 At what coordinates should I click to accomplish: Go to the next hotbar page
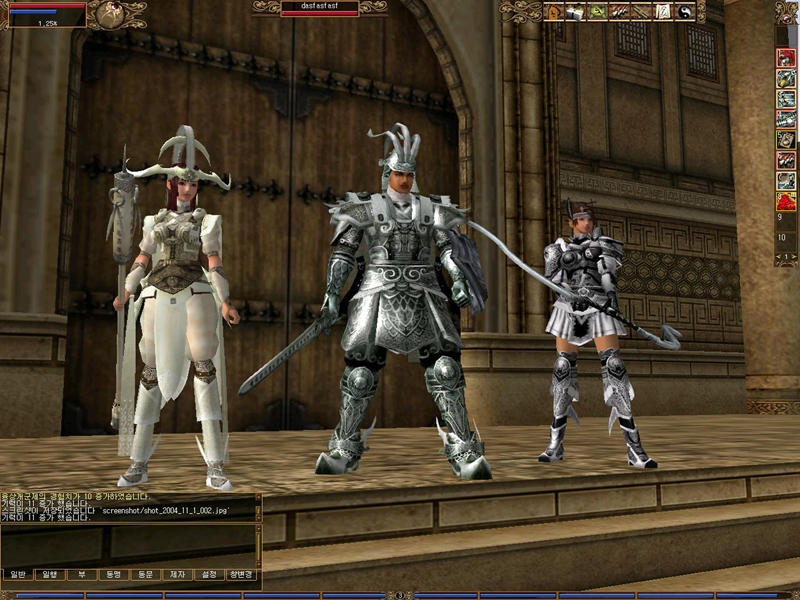coord(794,258)
